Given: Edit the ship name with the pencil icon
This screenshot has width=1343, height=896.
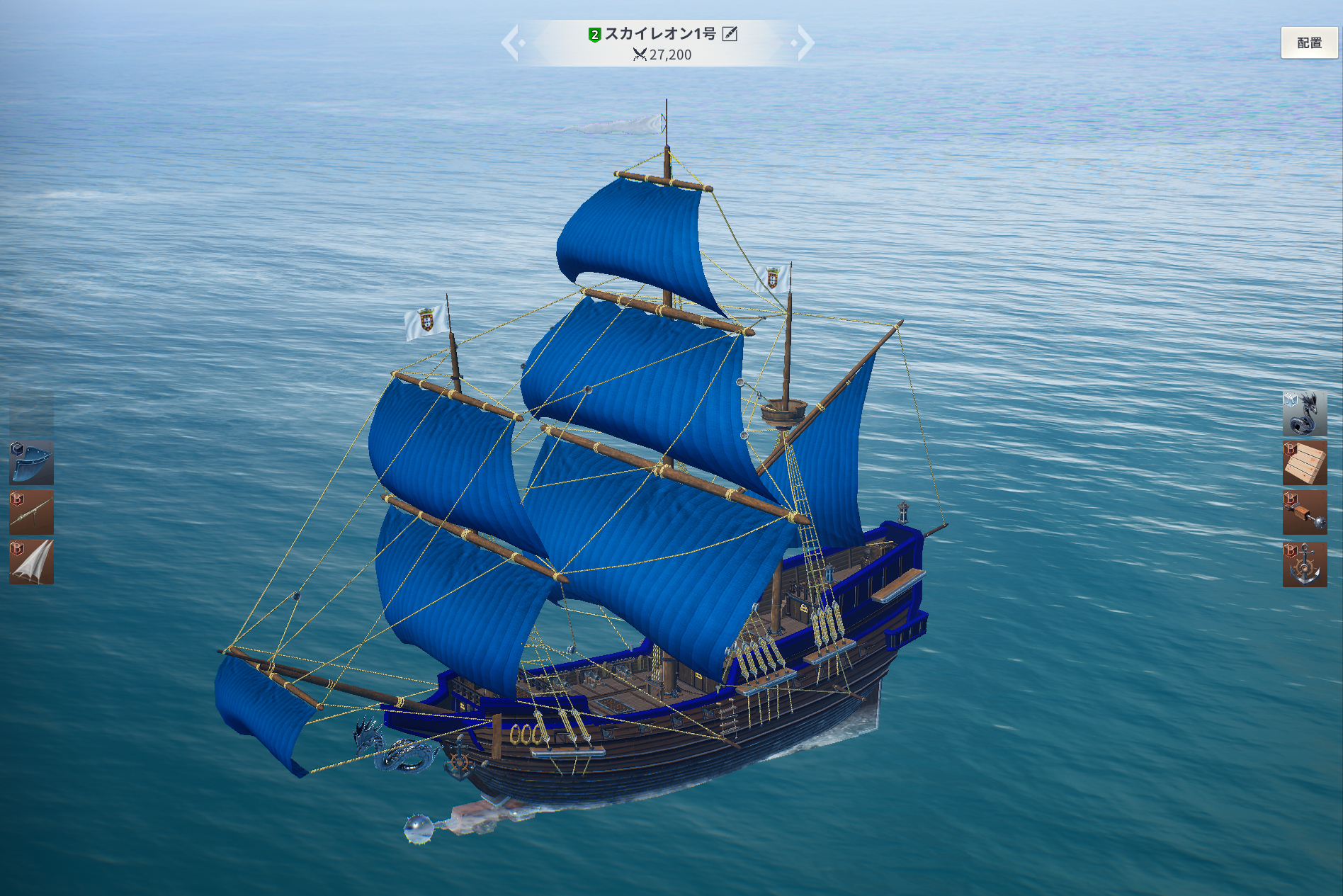Looking at the screenshot, I should (730, 34).
